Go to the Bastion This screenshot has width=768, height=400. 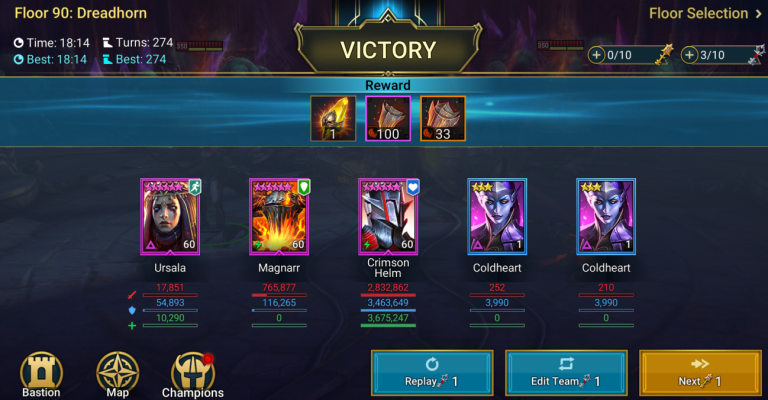[41, 374]
